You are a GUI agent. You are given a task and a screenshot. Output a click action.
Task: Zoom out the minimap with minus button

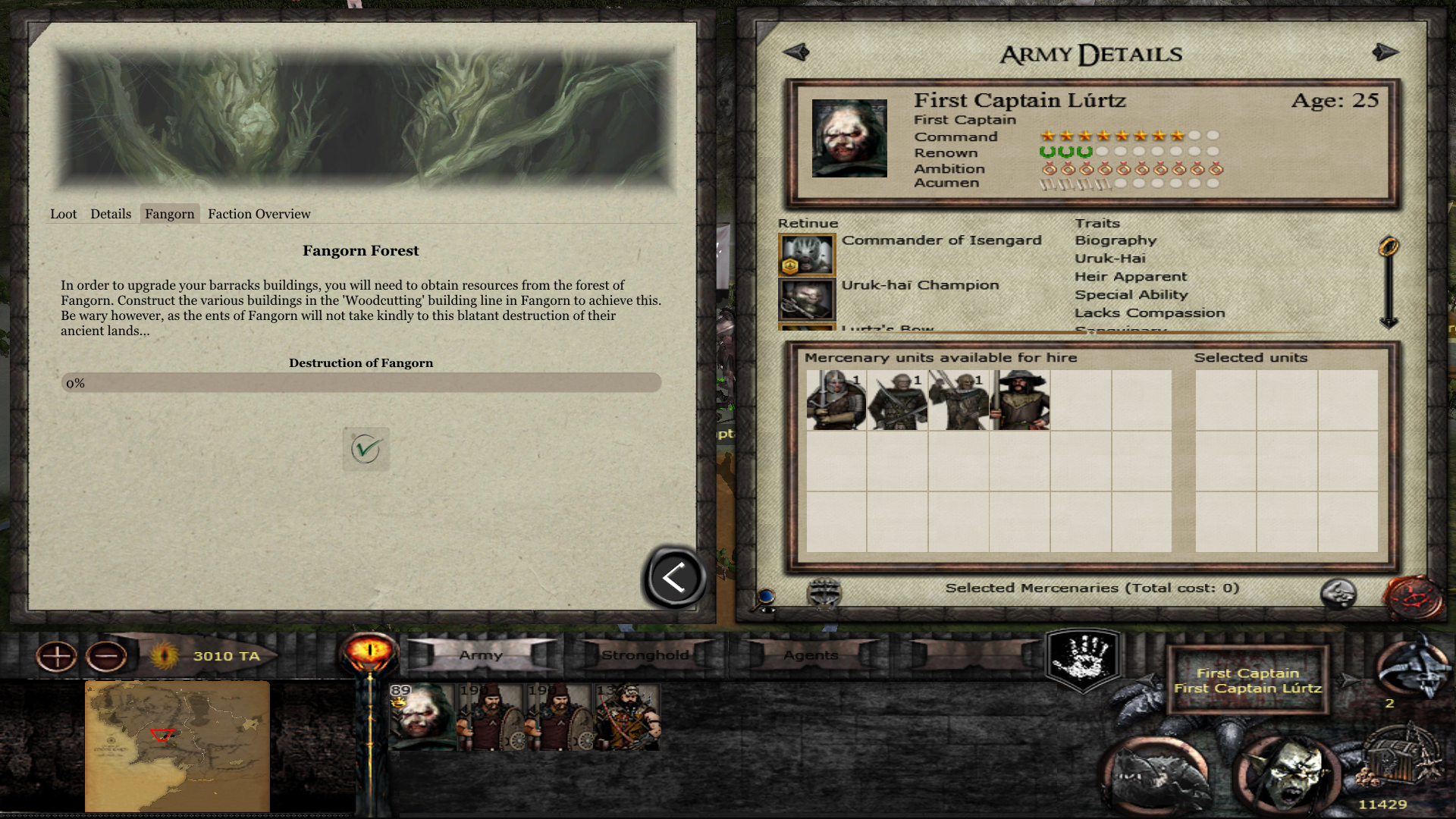pos(106,656)
